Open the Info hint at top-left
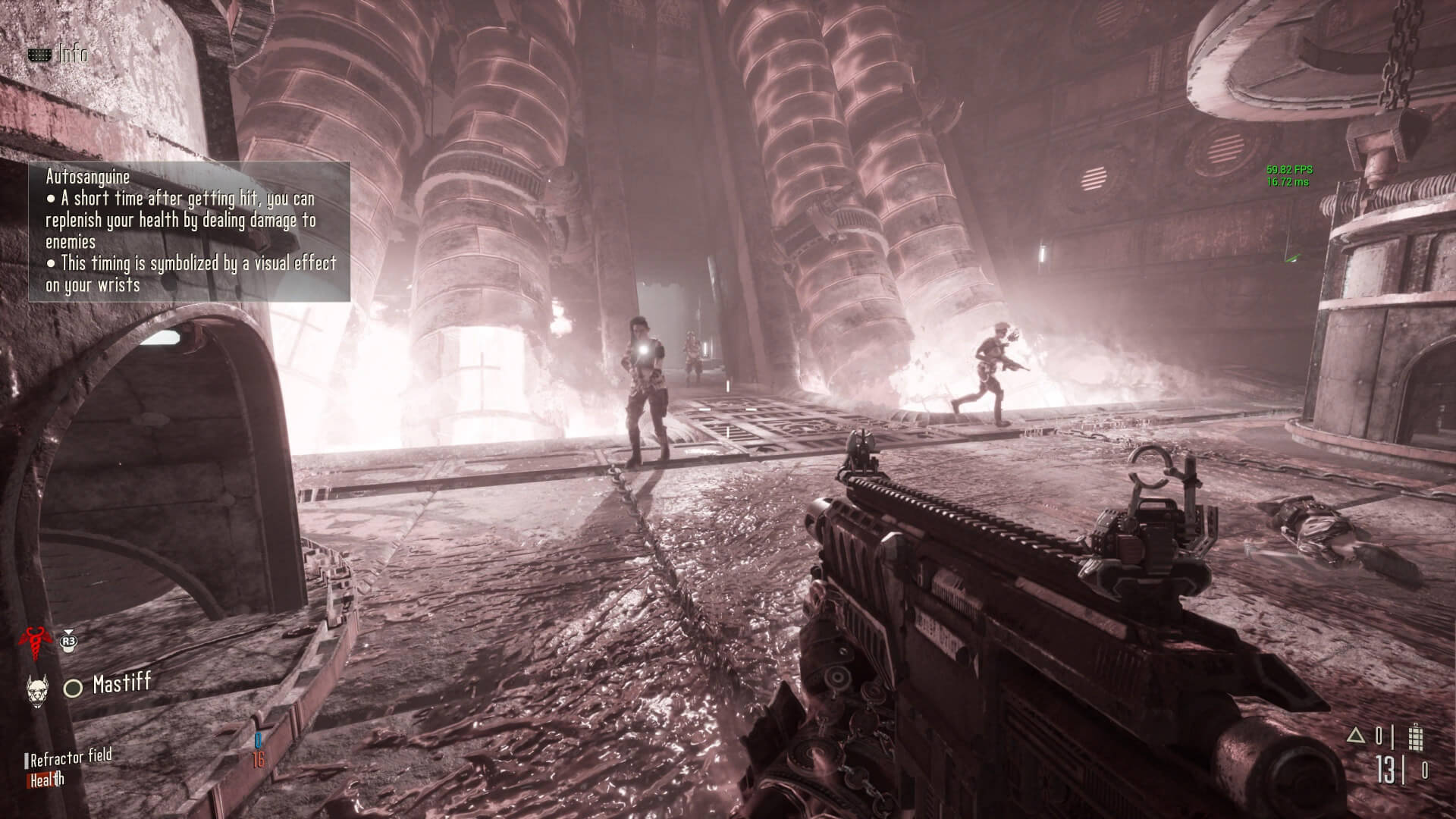Screen dimensions: 1456x819 58,55
